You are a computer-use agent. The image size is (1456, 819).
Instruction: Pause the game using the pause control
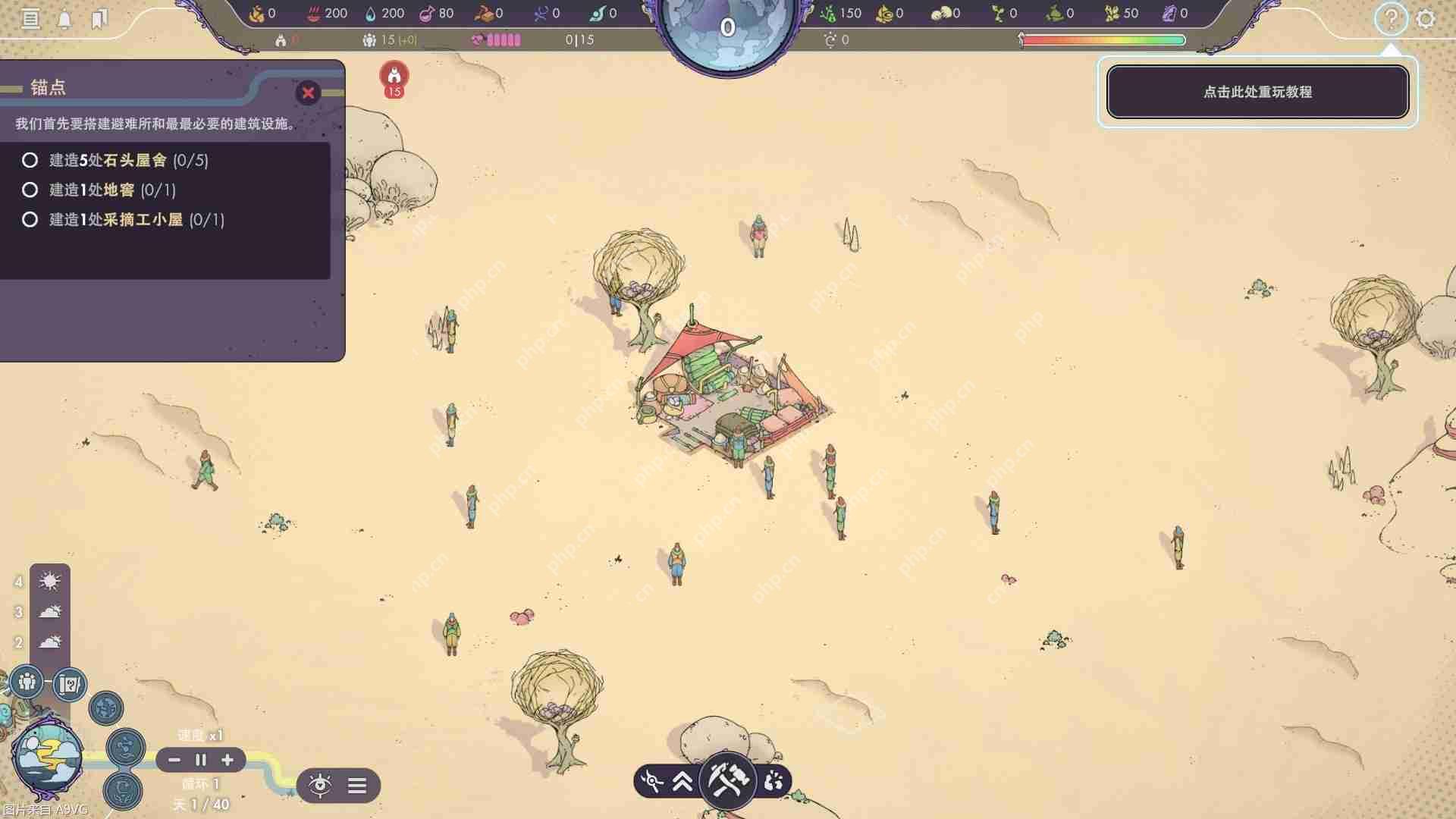pyautogui.click(x=200, y=760)
